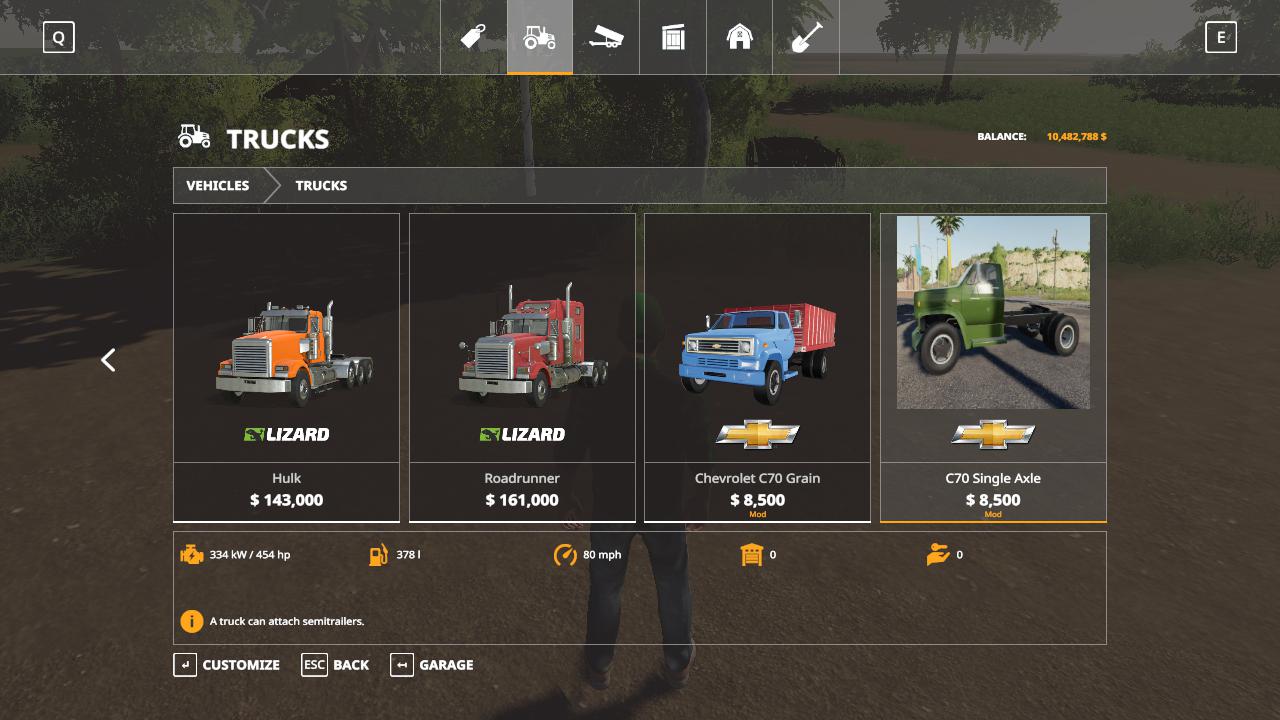Select the C70 Single Axle truck
Image resolution: width=1280 pixels, height=720 pixels.
coord(993,367)
